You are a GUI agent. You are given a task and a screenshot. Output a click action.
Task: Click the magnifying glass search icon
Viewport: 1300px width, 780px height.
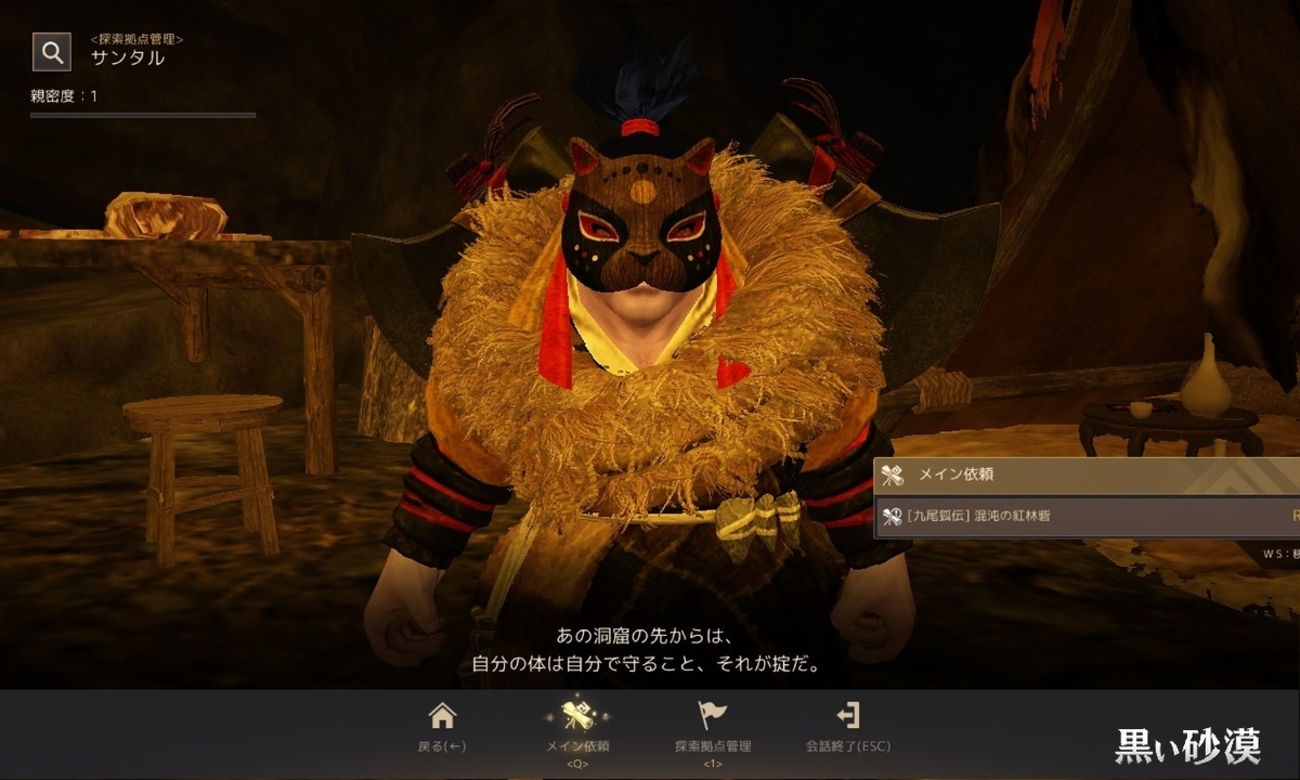click(x=52, y=51)
